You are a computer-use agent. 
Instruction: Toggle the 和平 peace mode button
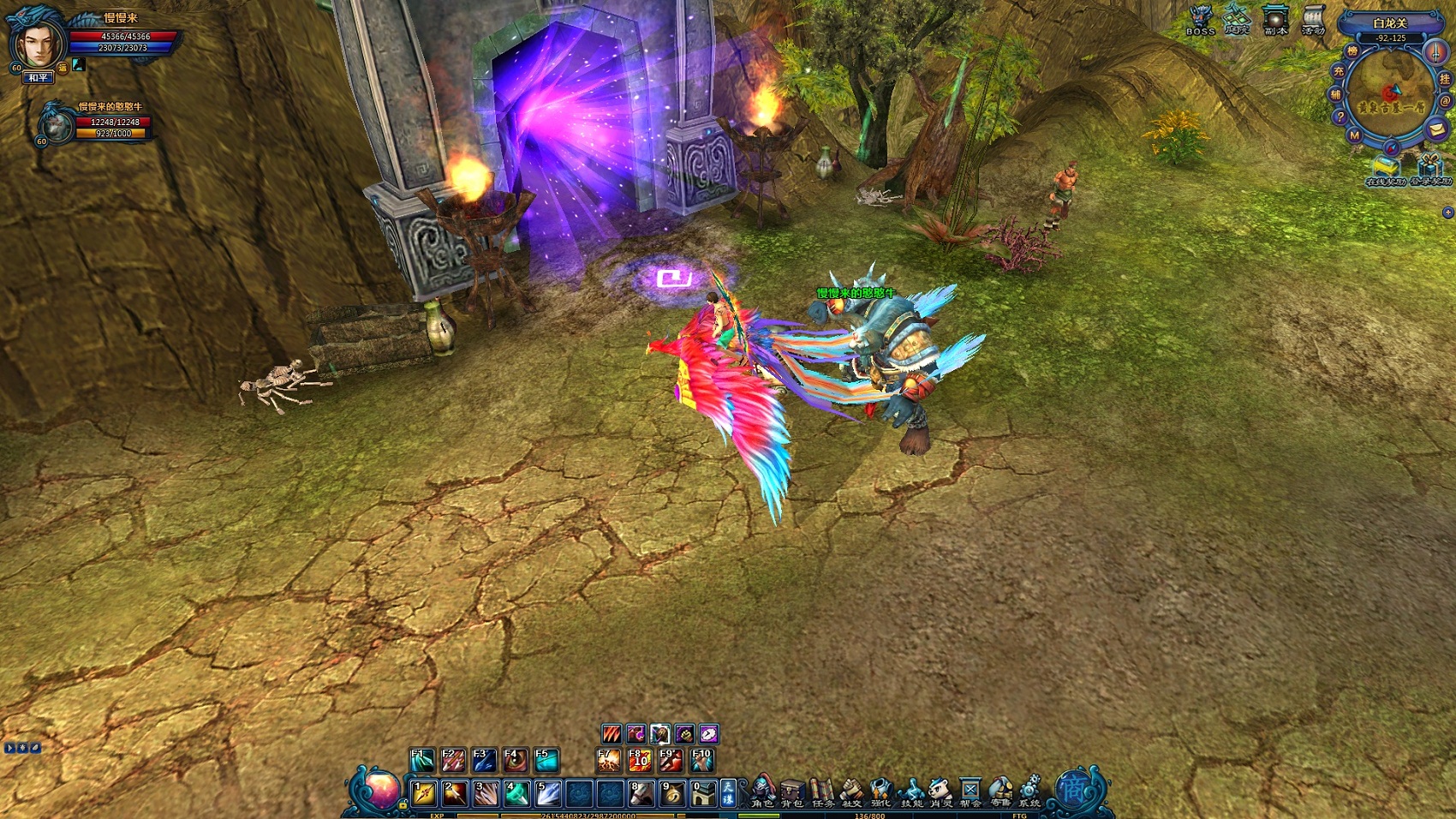tap(39, 78)
